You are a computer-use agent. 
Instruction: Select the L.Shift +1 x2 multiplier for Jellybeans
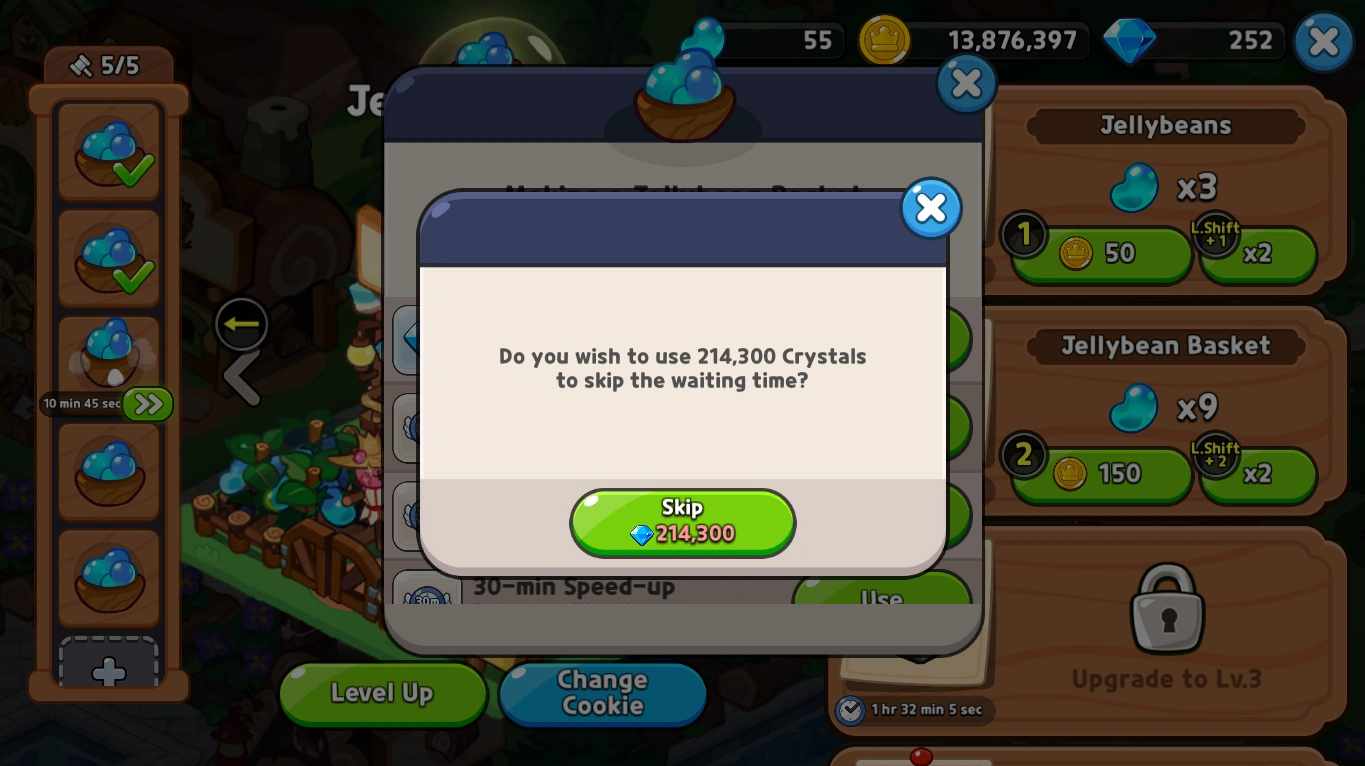point(1257,255)
